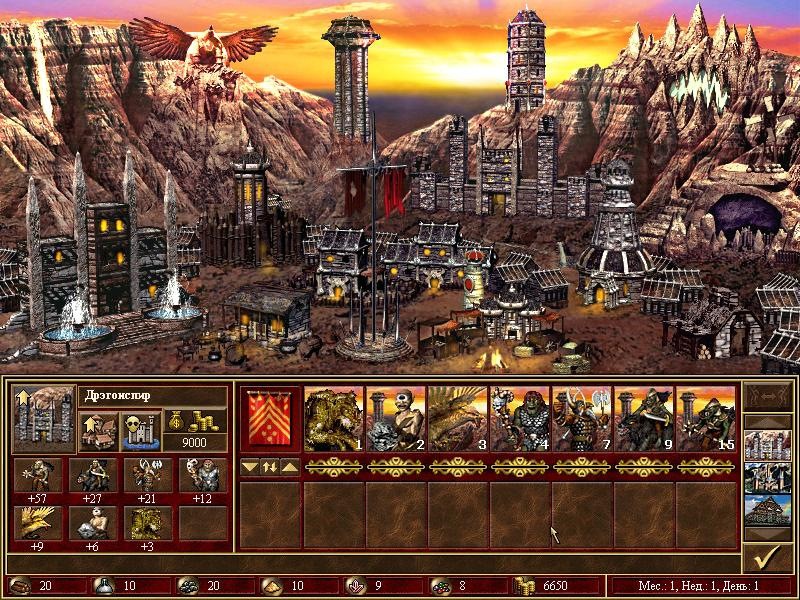
Task: Select the Cyclops stack of 2
Action: 396,419
